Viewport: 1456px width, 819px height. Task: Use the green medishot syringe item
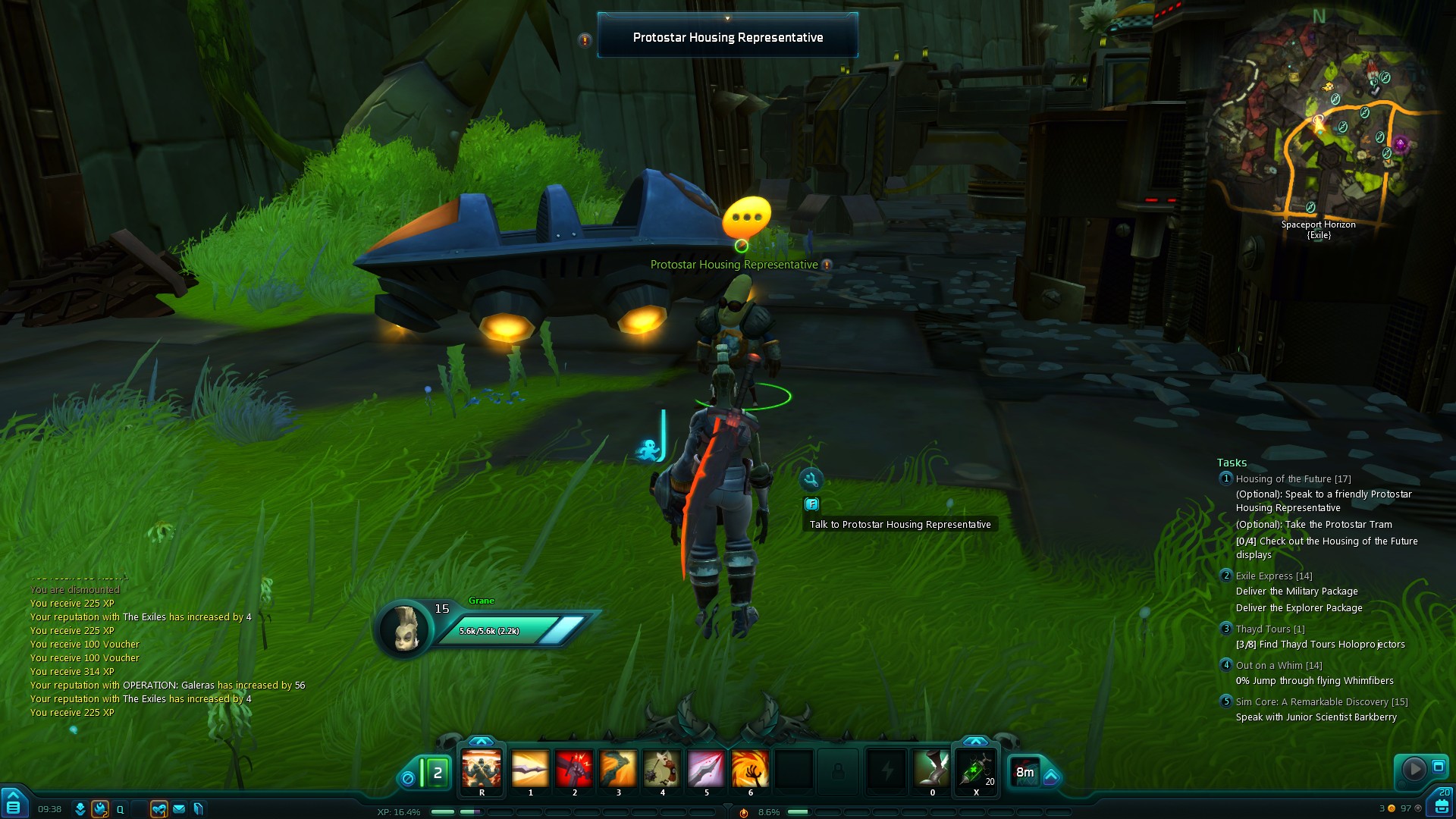click(x=976, y=769)
